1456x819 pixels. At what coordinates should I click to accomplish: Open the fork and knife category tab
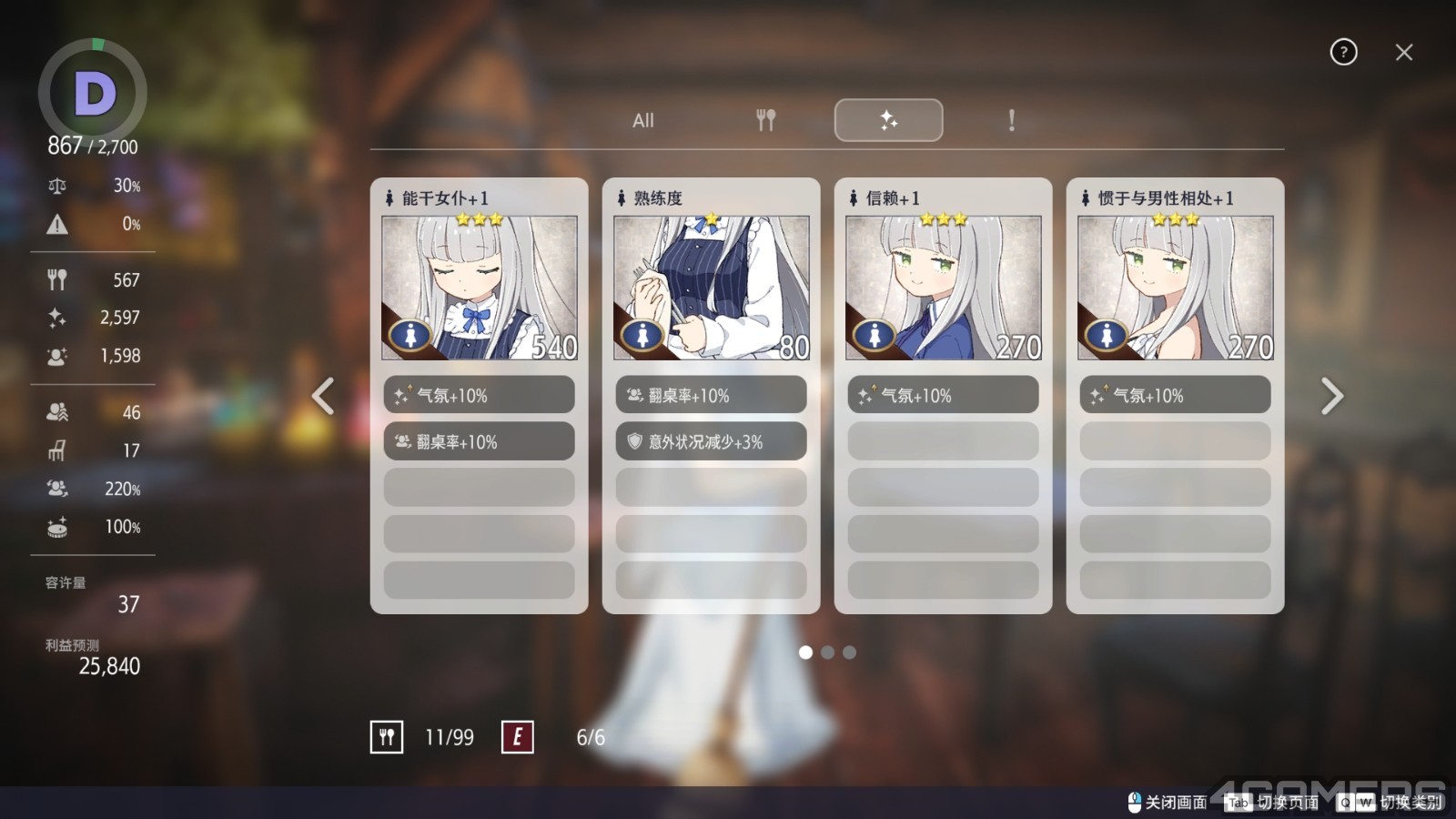[x=766, y=120]
